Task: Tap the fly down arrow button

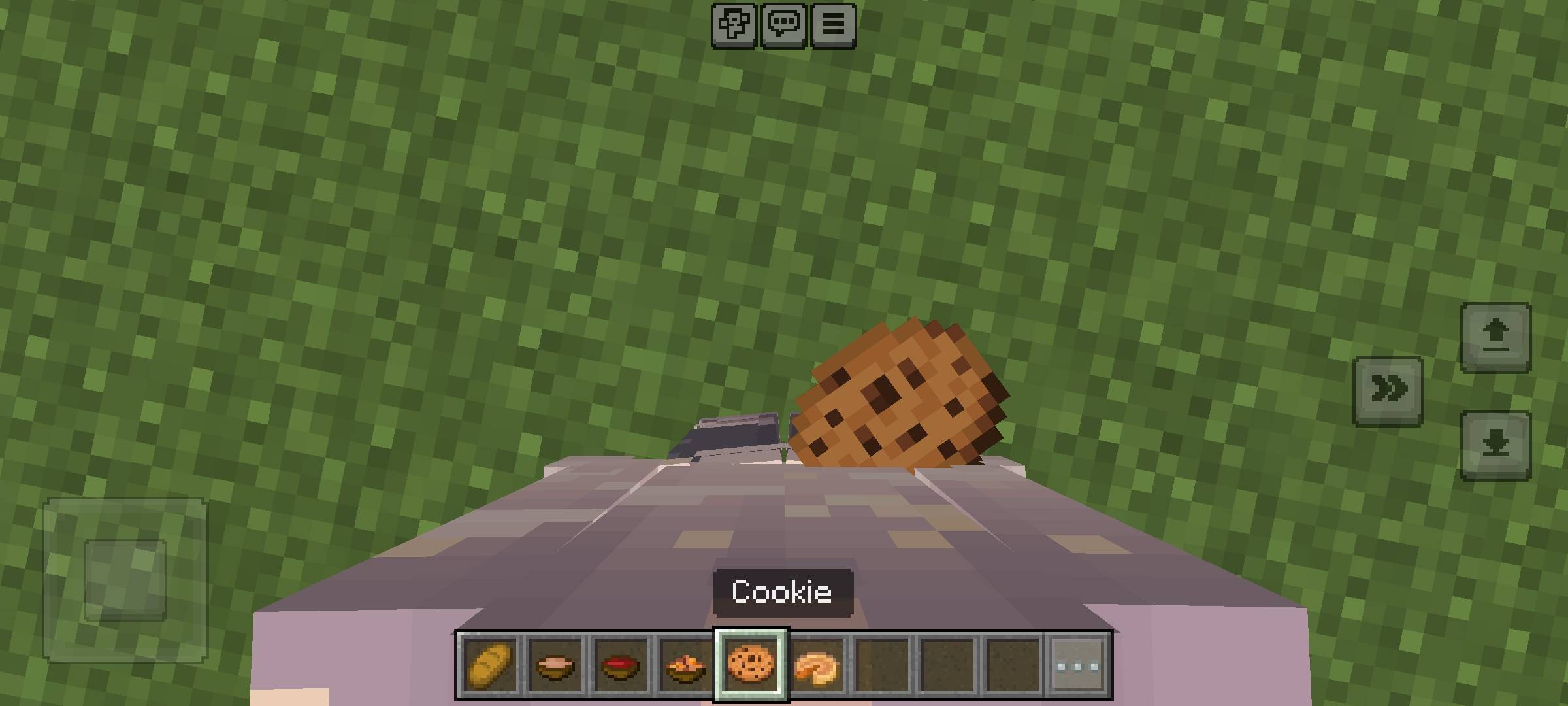Action: pos(1495,445)
